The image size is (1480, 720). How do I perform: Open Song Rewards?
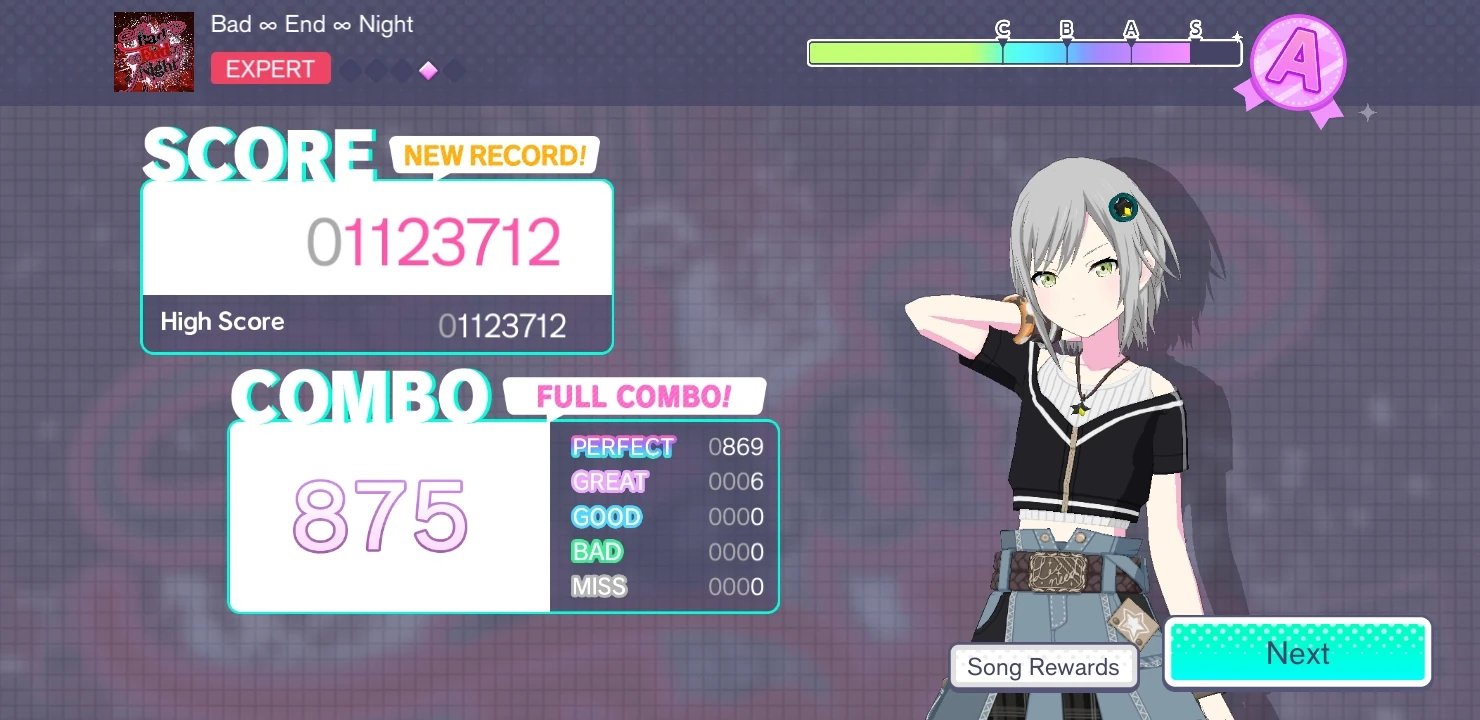point(1043,666)
